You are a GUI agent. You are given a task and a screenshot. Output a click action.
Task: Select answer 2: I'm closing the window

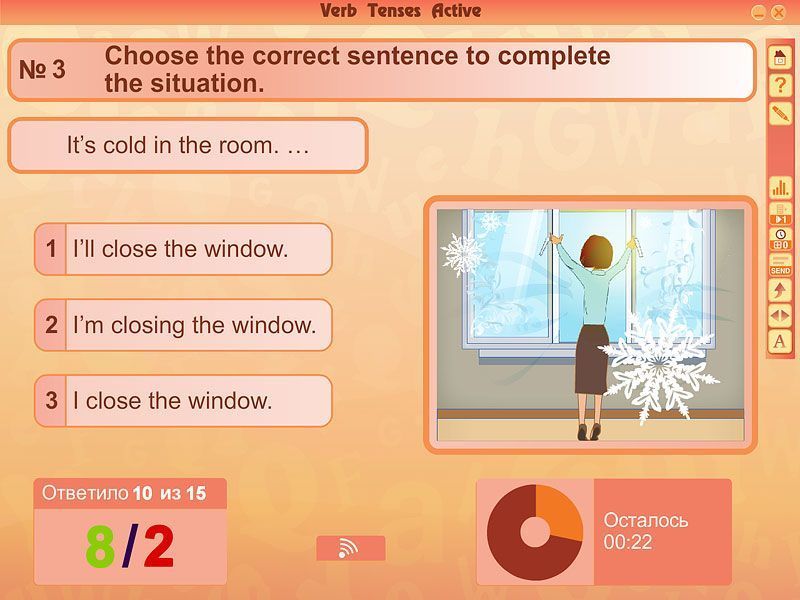(x=183, y=325)
